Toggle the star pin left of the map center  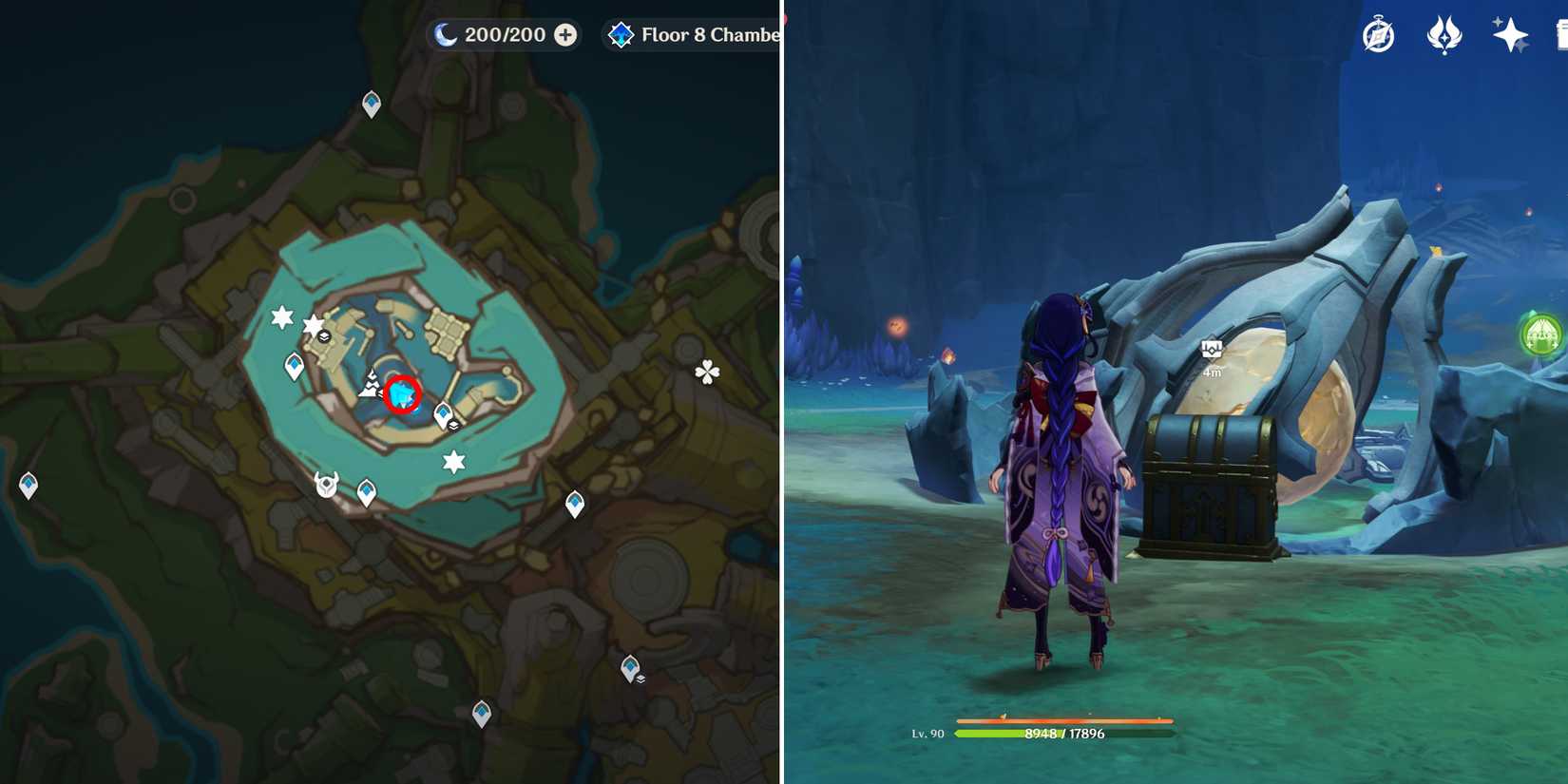tap(280, 315)
